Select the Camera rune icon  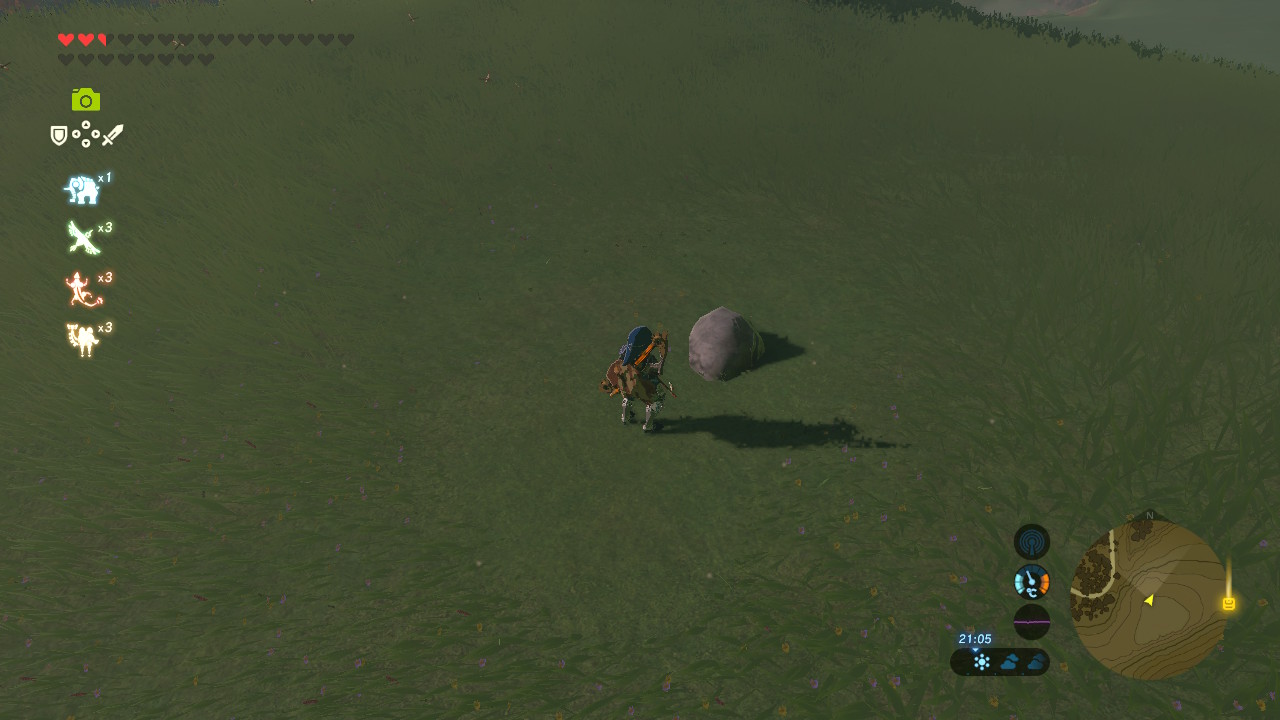86,100
